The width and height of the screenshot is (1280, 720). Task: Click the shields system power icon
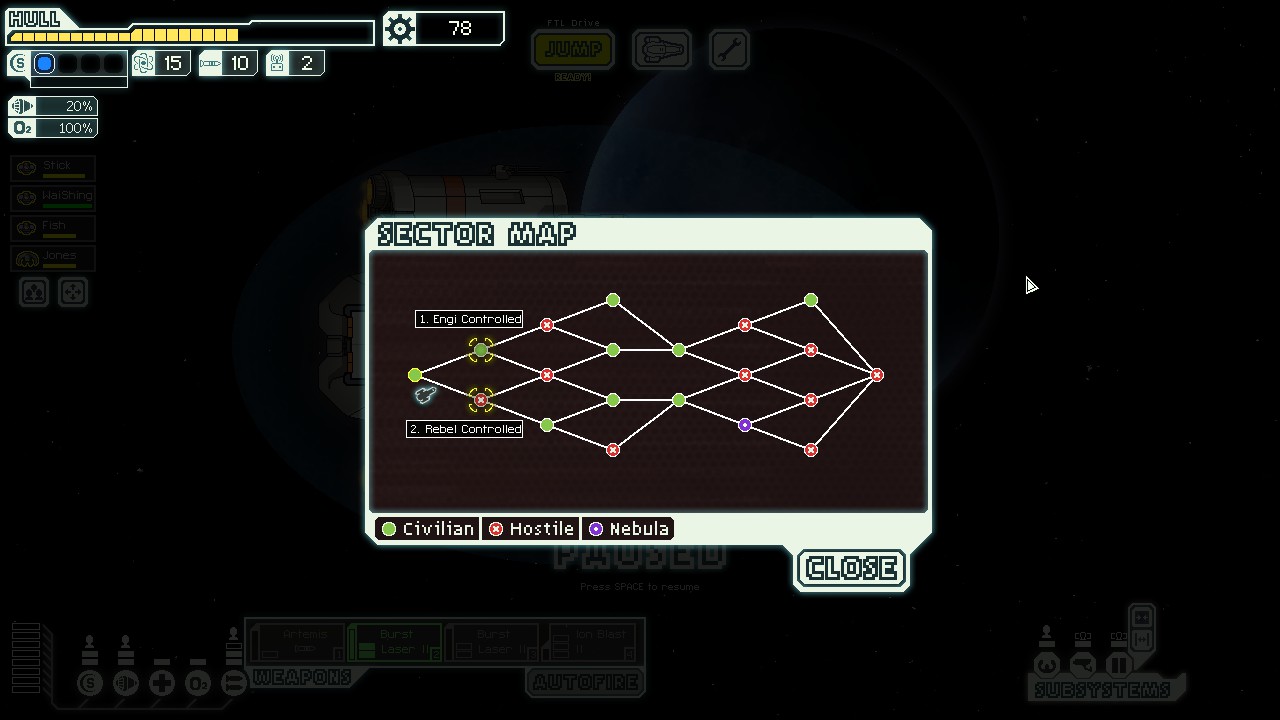[x=90, y=684]
